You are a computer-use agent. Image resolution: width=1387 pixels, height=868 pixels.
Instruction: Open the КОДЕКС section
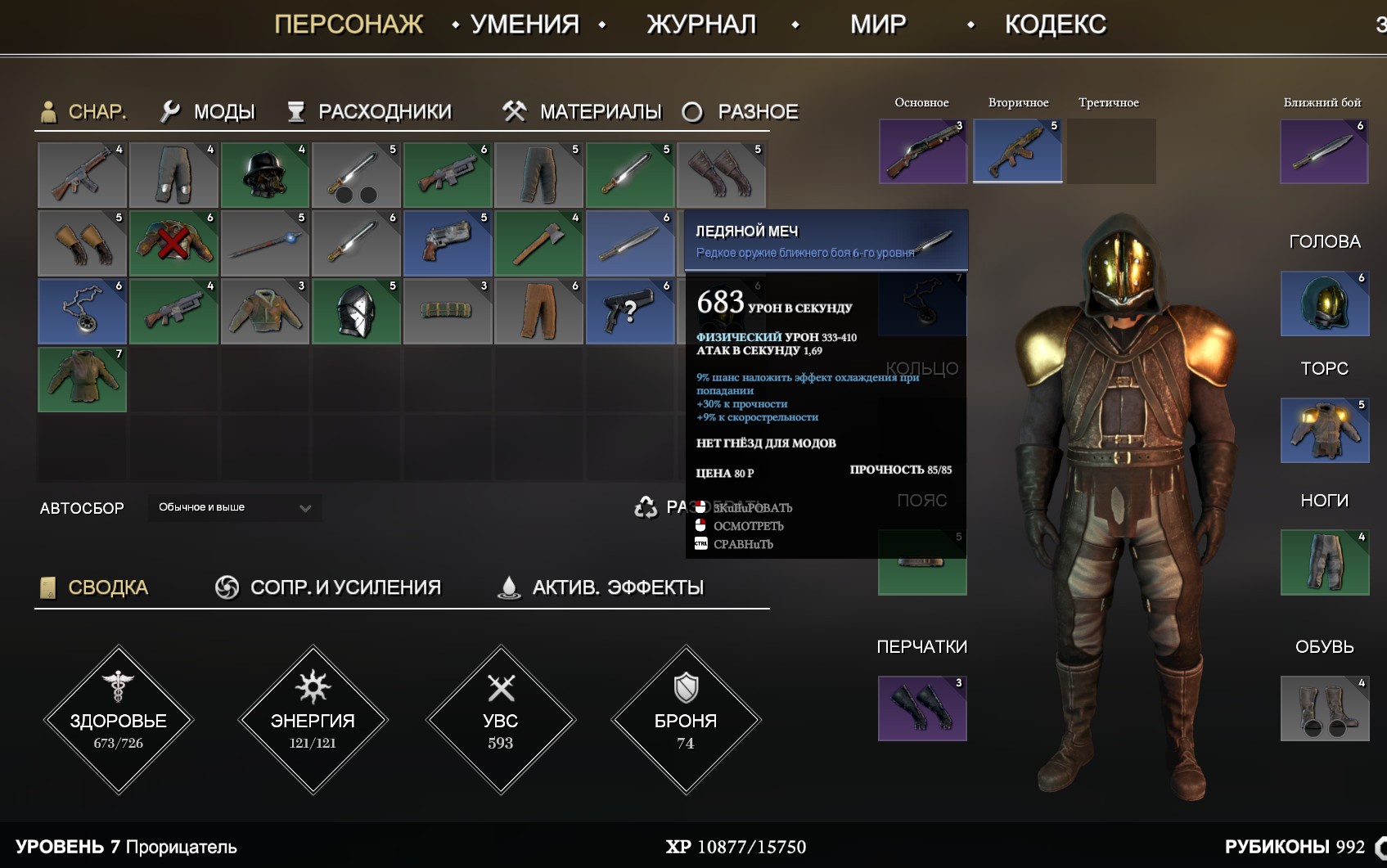coord(1055,25)
